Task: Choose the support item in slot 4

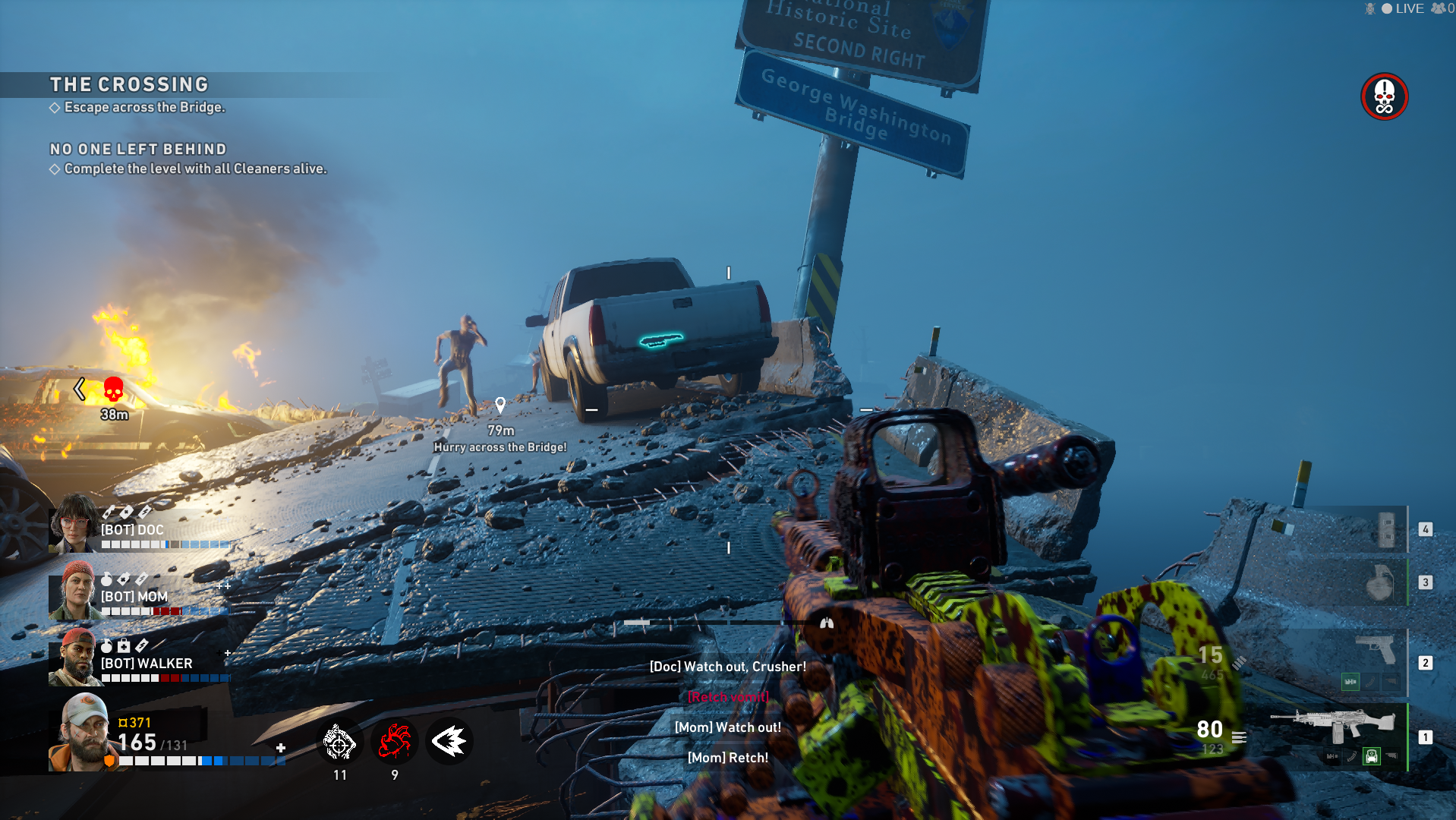Action: click(1385, 529)
